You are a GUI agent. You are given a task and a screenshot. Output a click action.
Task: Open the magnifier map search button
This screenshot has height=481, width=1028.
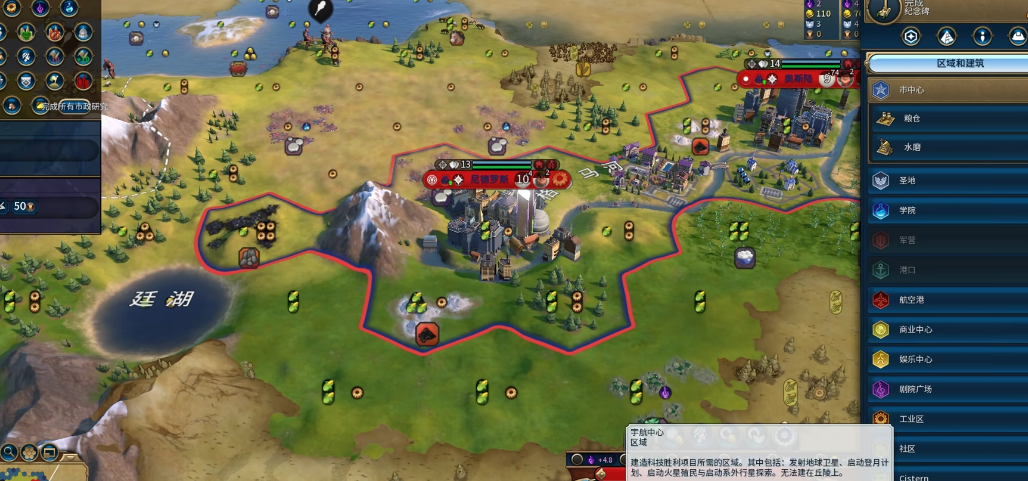(x=9, y=452)
